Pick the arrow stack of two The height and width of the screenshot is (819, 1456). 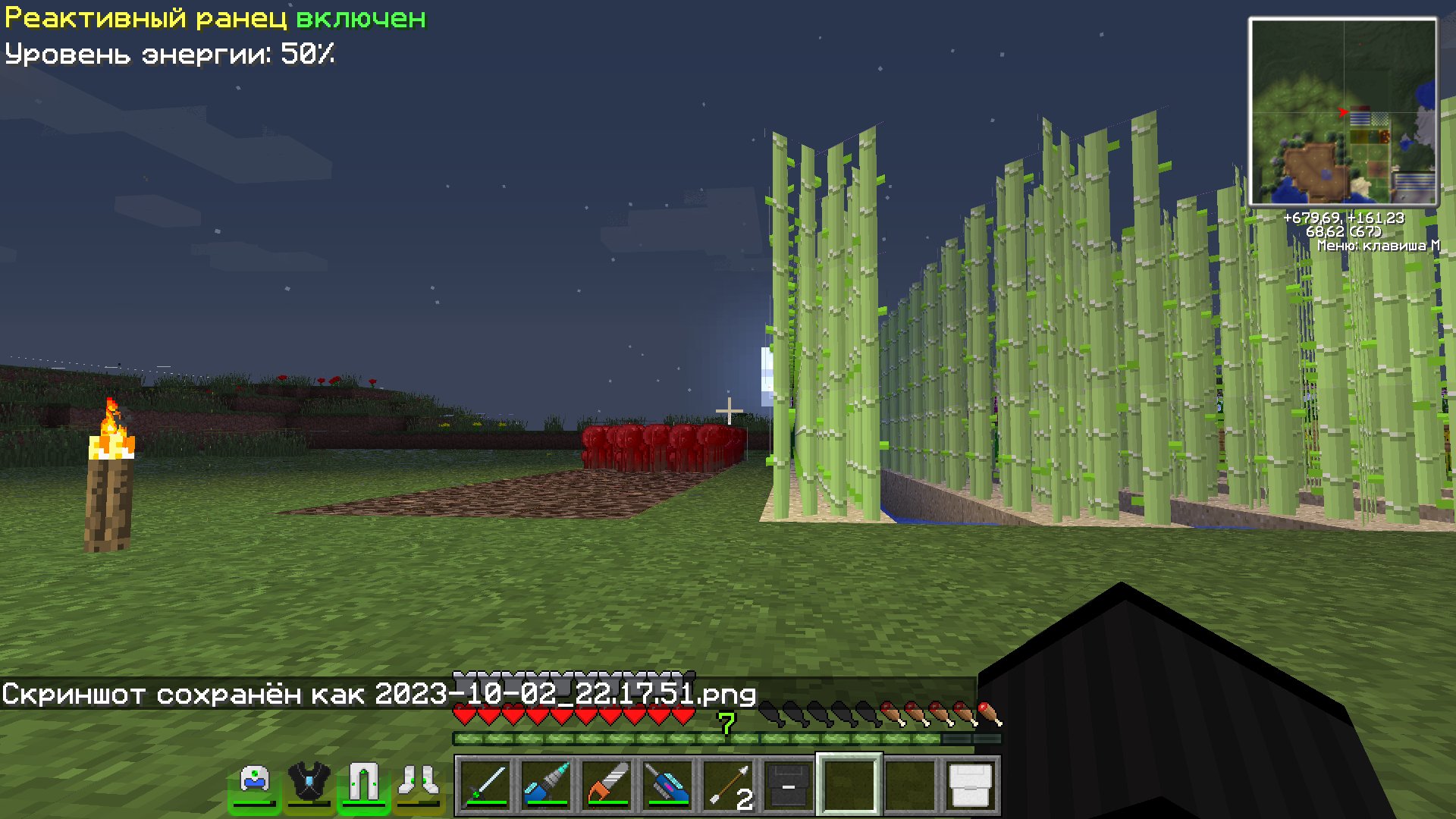pyautogui.click(x=728, y=785)
